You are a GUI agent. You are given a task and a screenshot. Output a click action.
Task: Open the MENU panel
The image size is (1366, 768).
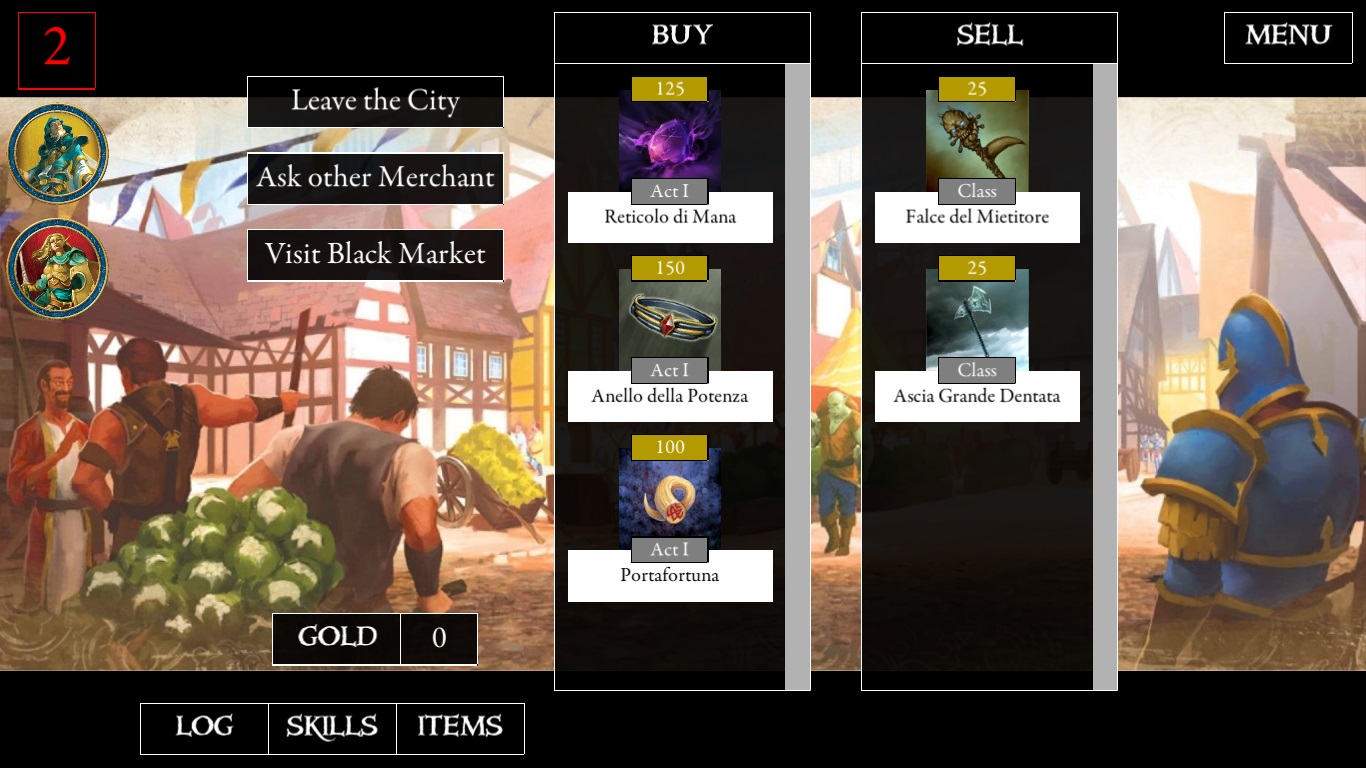click(1287, 37)
